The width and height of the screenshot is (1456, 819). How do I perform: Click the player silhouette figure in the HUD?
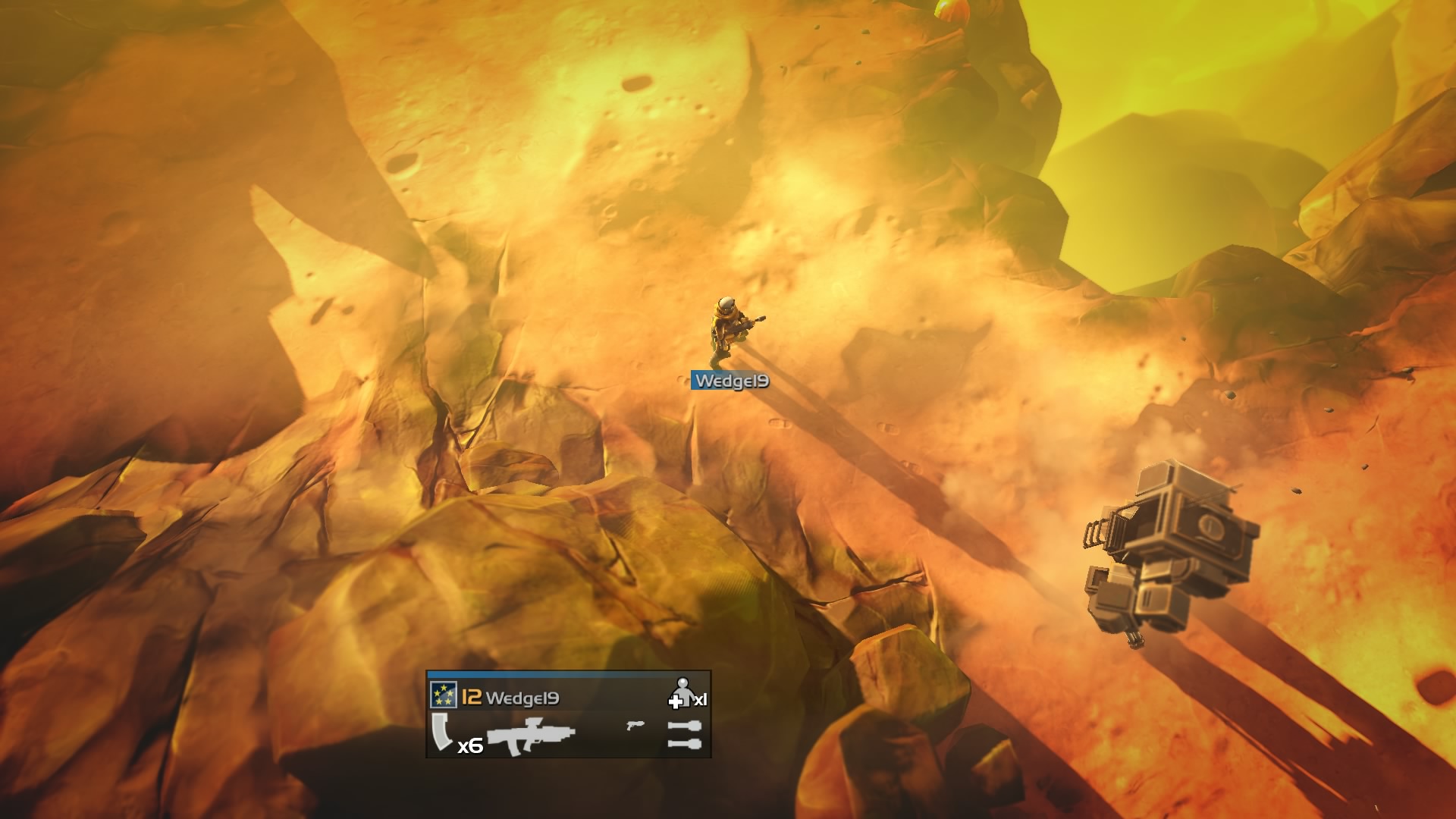(x=683, y=692)
